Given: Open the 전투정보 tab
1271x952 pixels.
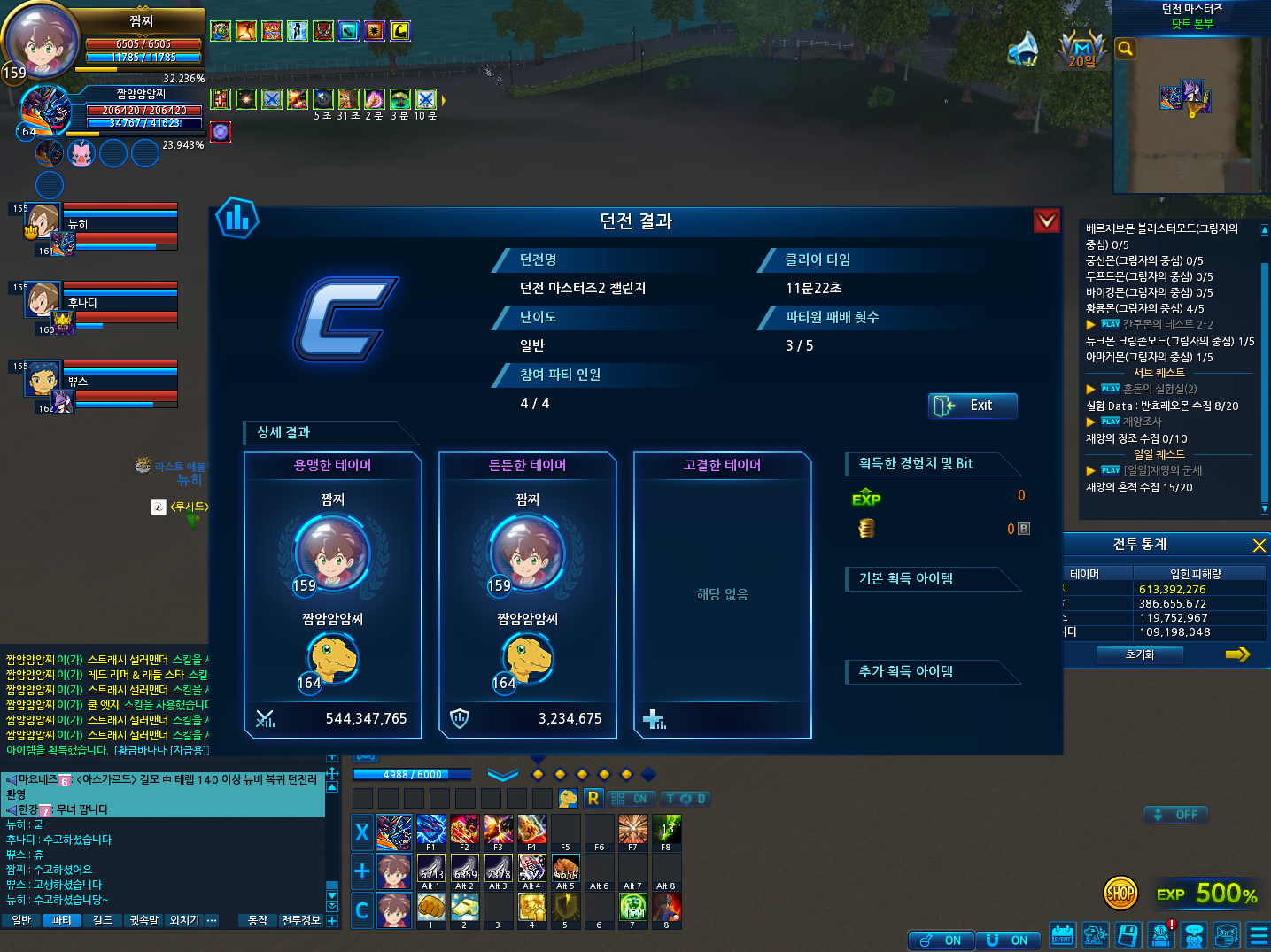Looking at the screenshot, I should (301, 921).
